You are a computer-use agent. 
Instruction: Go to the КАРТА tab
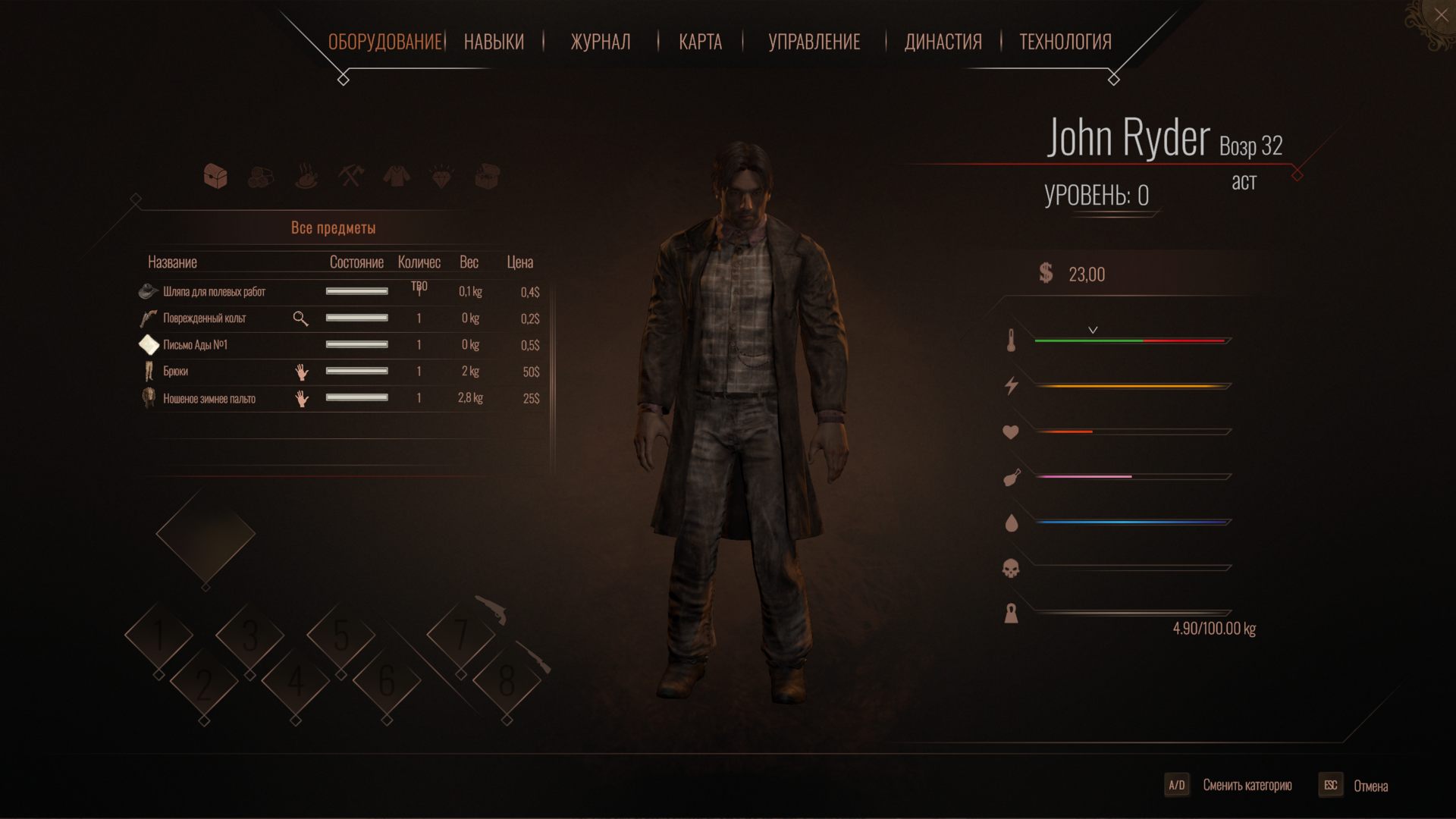coord(700,42)
